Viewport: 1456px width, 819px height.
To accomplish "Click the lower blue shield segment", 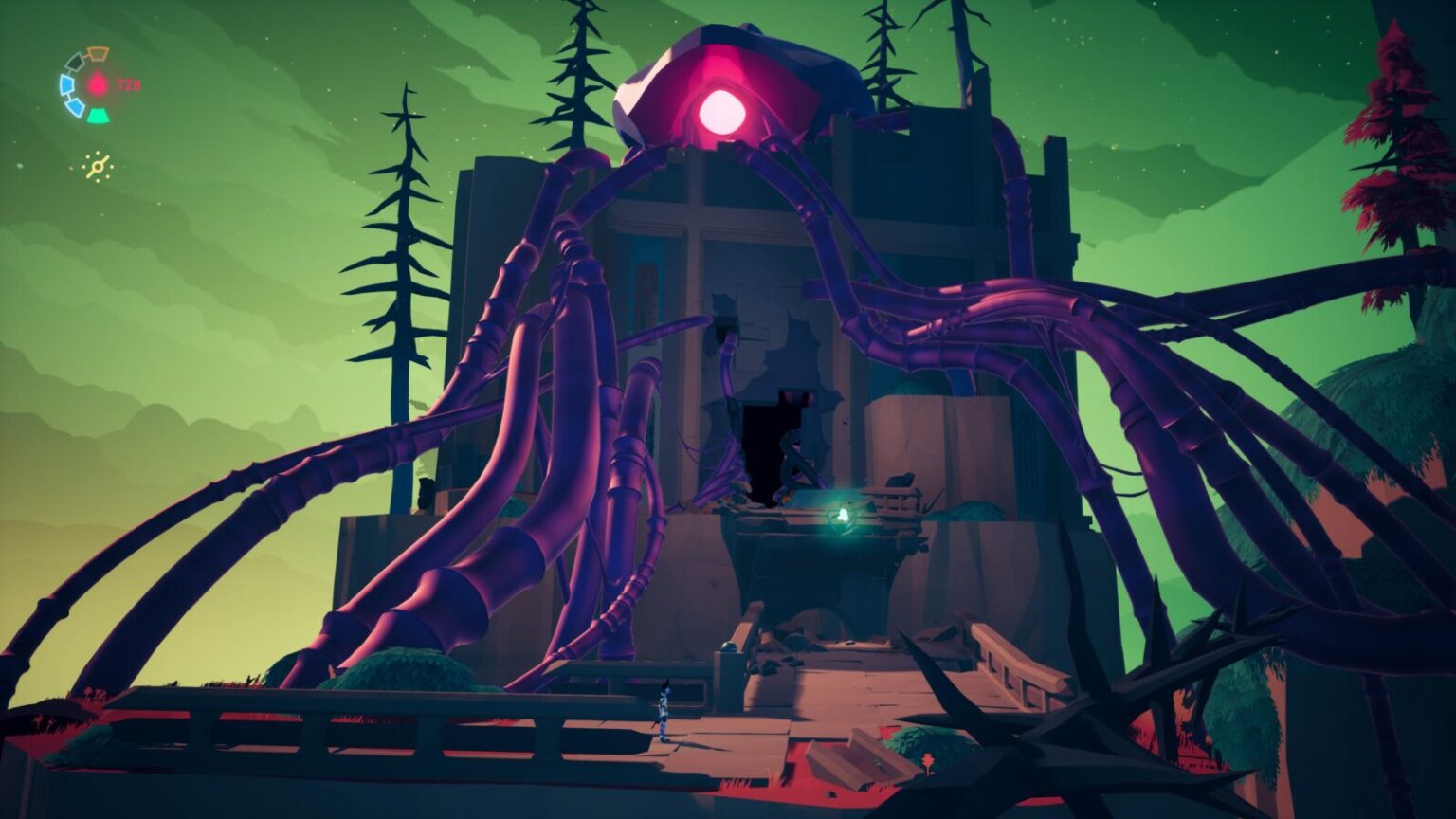I will 74,106.
